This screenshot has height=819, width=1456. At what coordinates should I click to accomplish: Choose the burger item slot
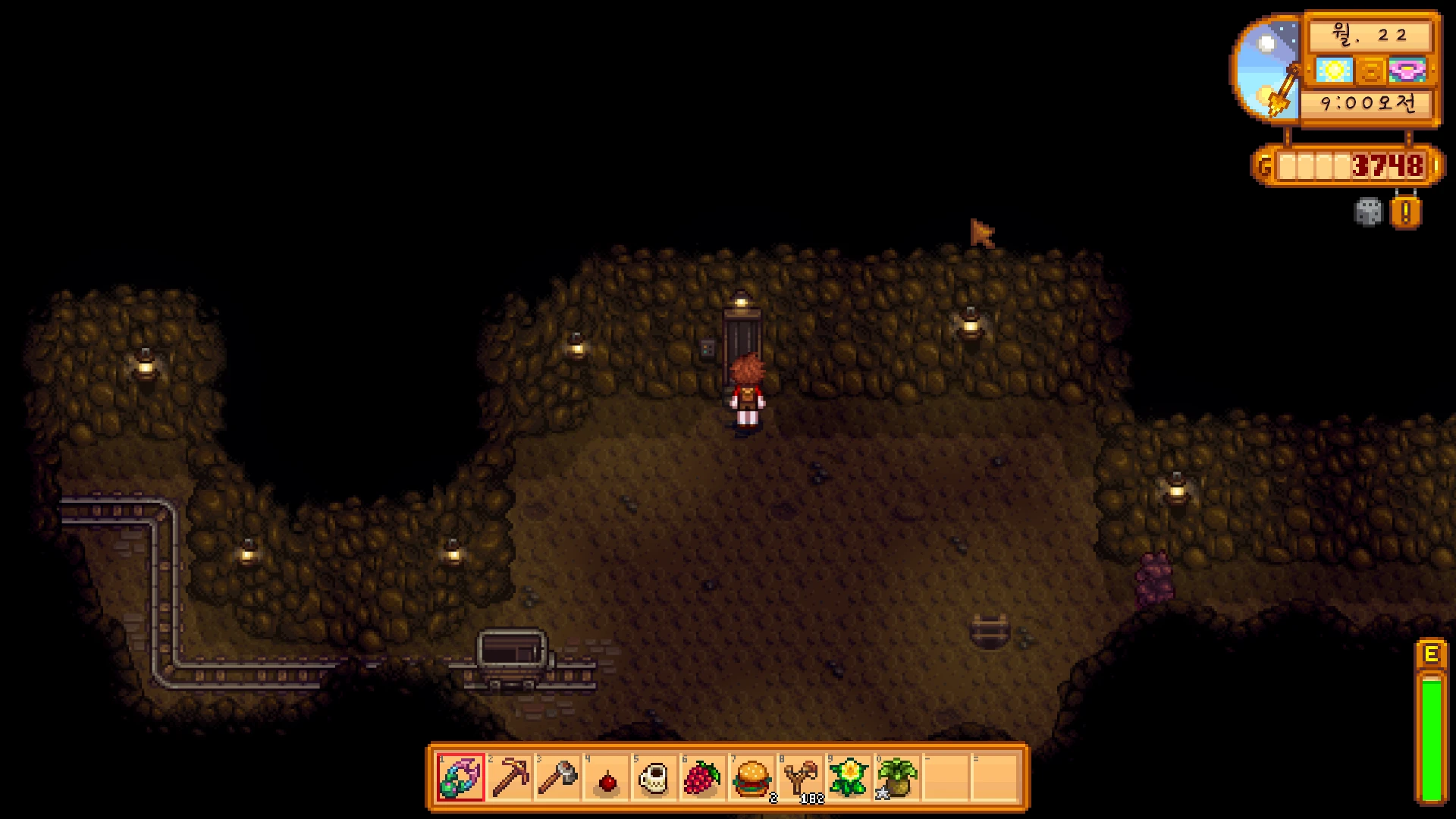click(752, 778)
